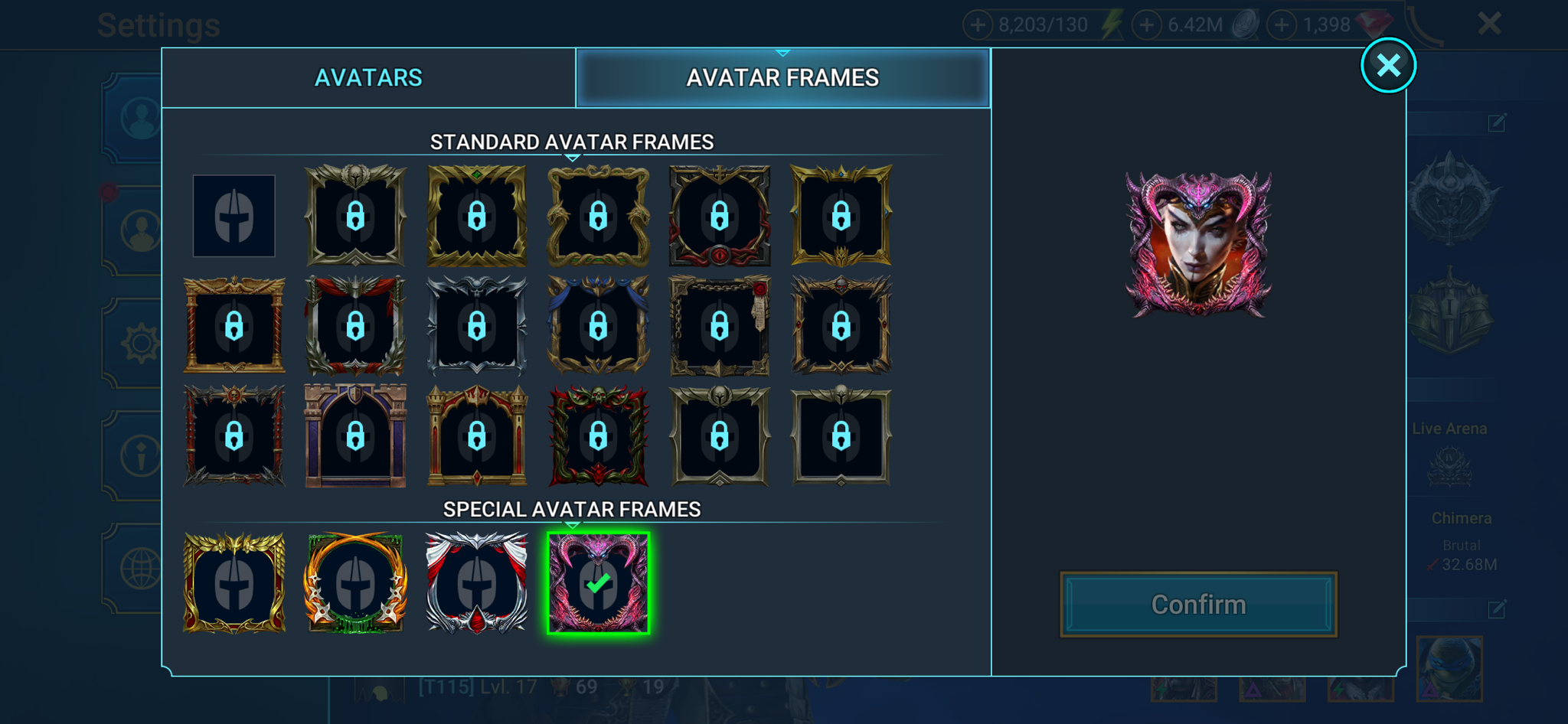Open the Settings gear in the left sidebar

(x=140, y=343)
